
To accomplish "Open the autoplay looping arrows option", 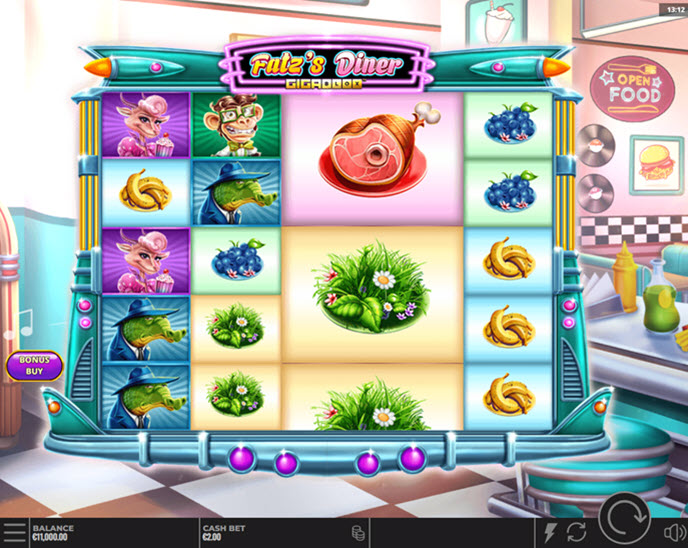I will pos(577,532).
